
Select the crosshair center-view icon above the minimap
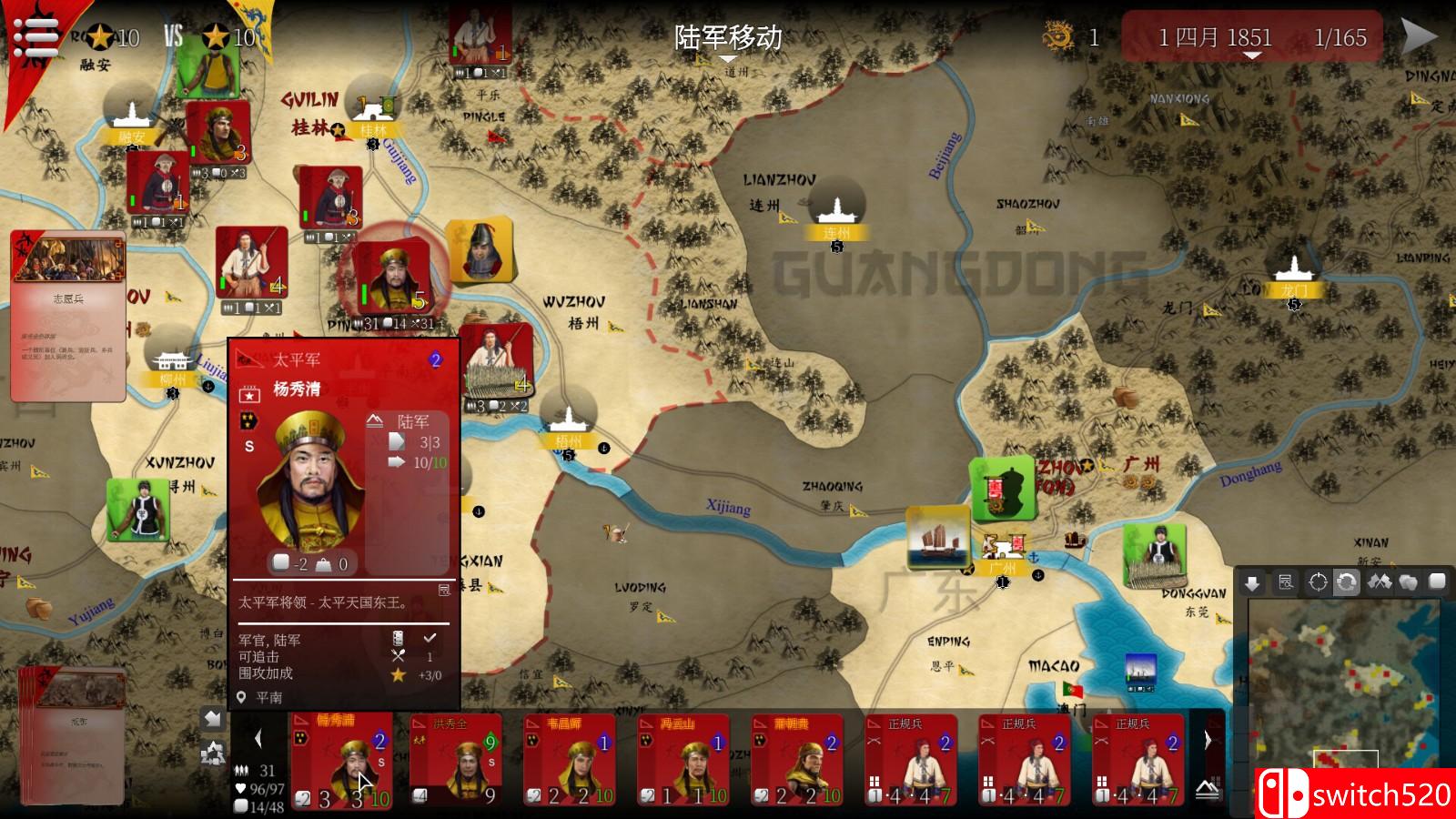[x=1318, y=582]
